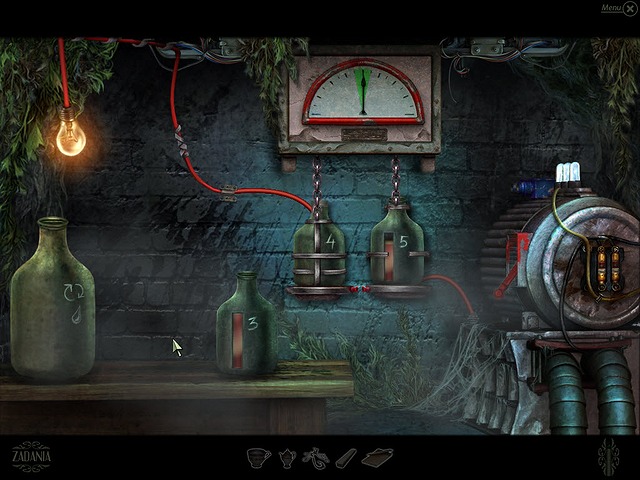Close the puzzle with the X button
This screenshot has height=480, width=640.
tap(629, 9)
